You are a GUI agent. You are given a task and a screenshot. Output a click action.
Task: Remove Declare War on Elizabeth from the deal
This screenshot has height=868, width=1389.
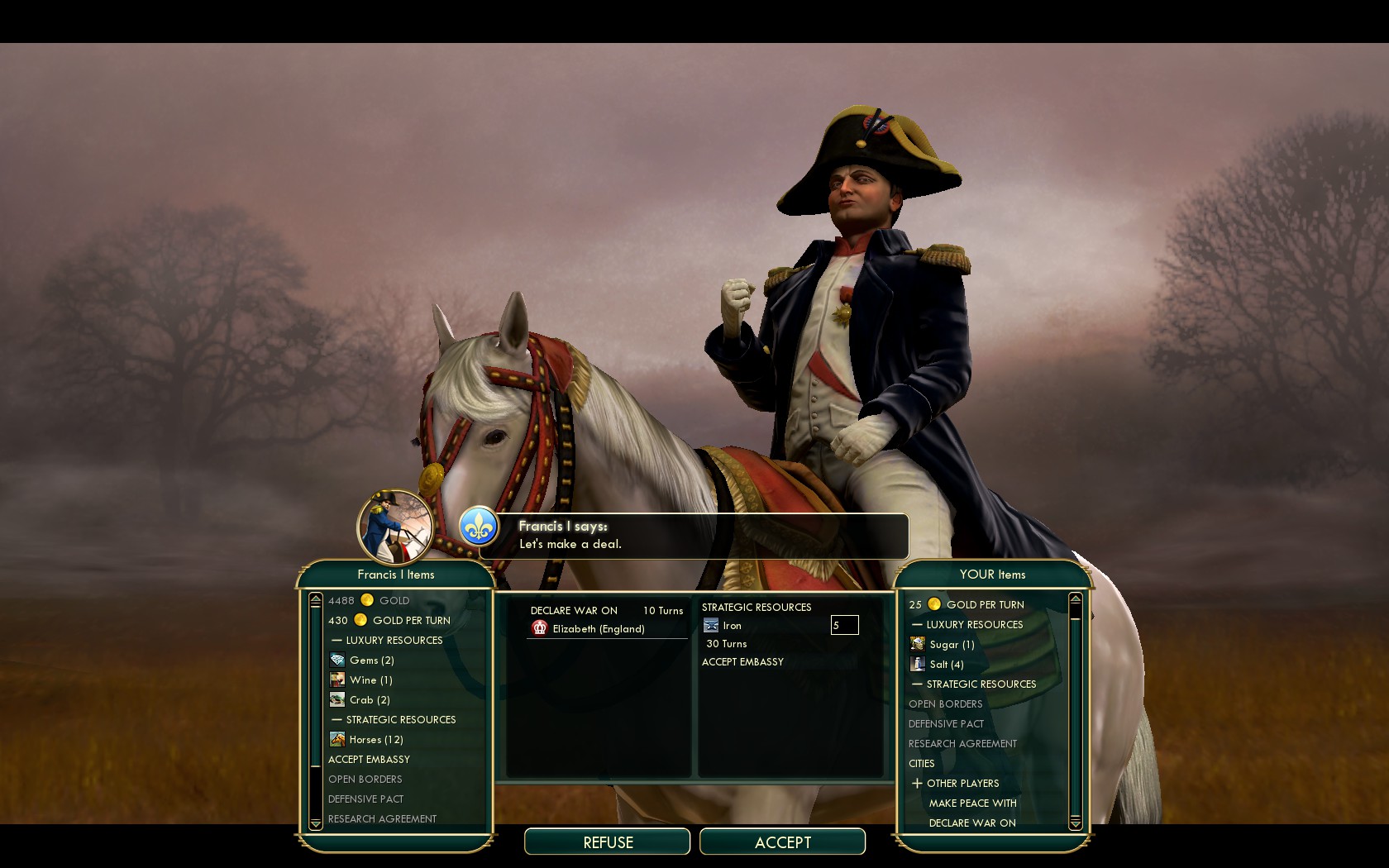[x=598, y=628]
